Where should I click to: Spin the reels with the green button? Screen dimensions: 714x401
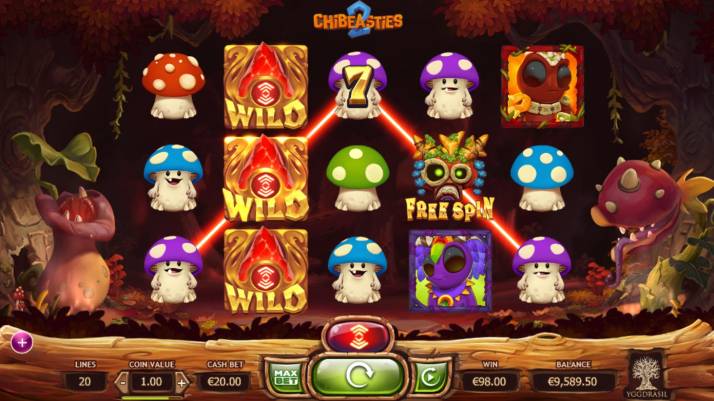pyautogui.click(x=357, y=378)
